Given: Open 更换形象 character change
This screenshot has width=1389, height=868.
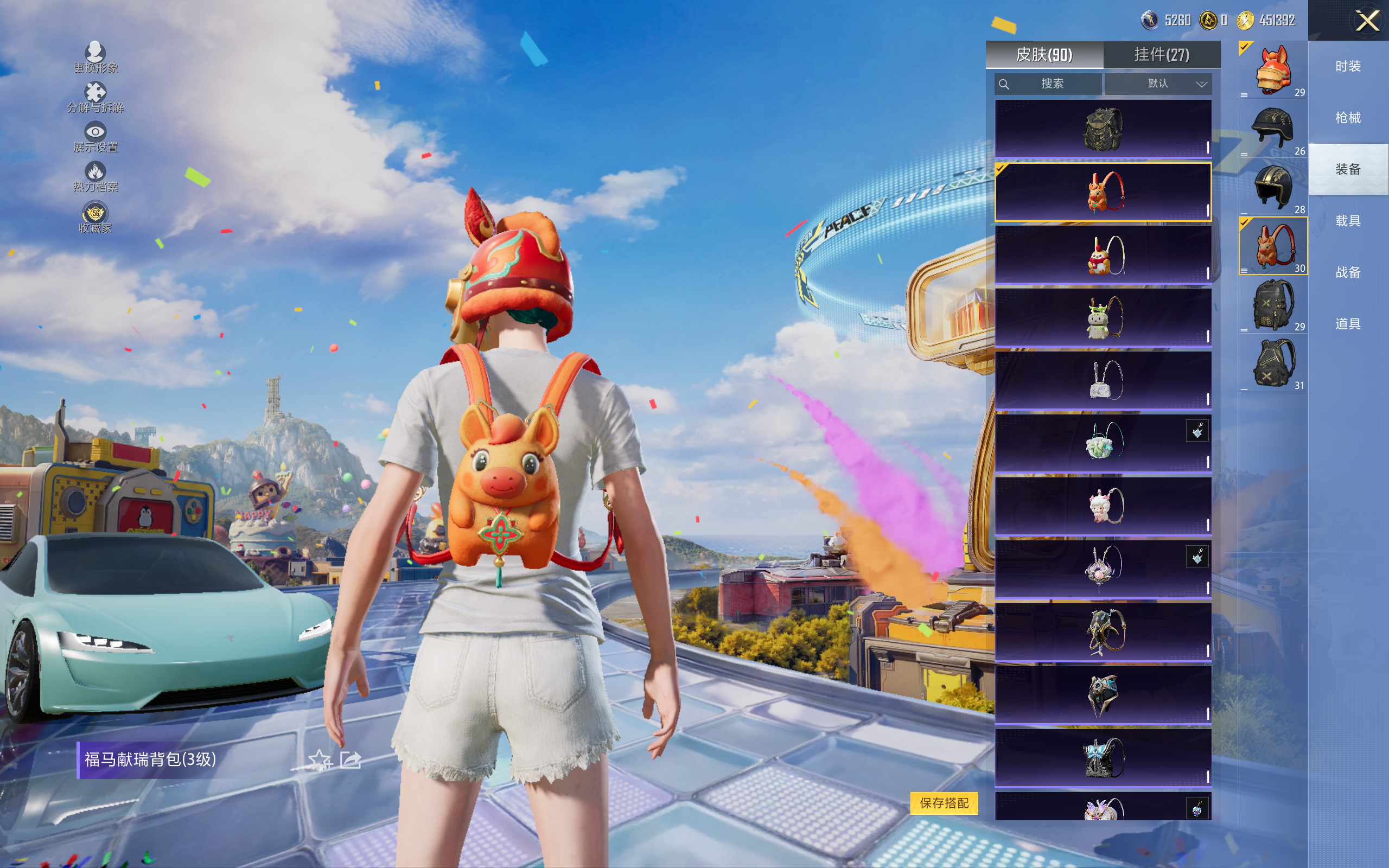Looking at the screenshot, I should coord(95,57).
